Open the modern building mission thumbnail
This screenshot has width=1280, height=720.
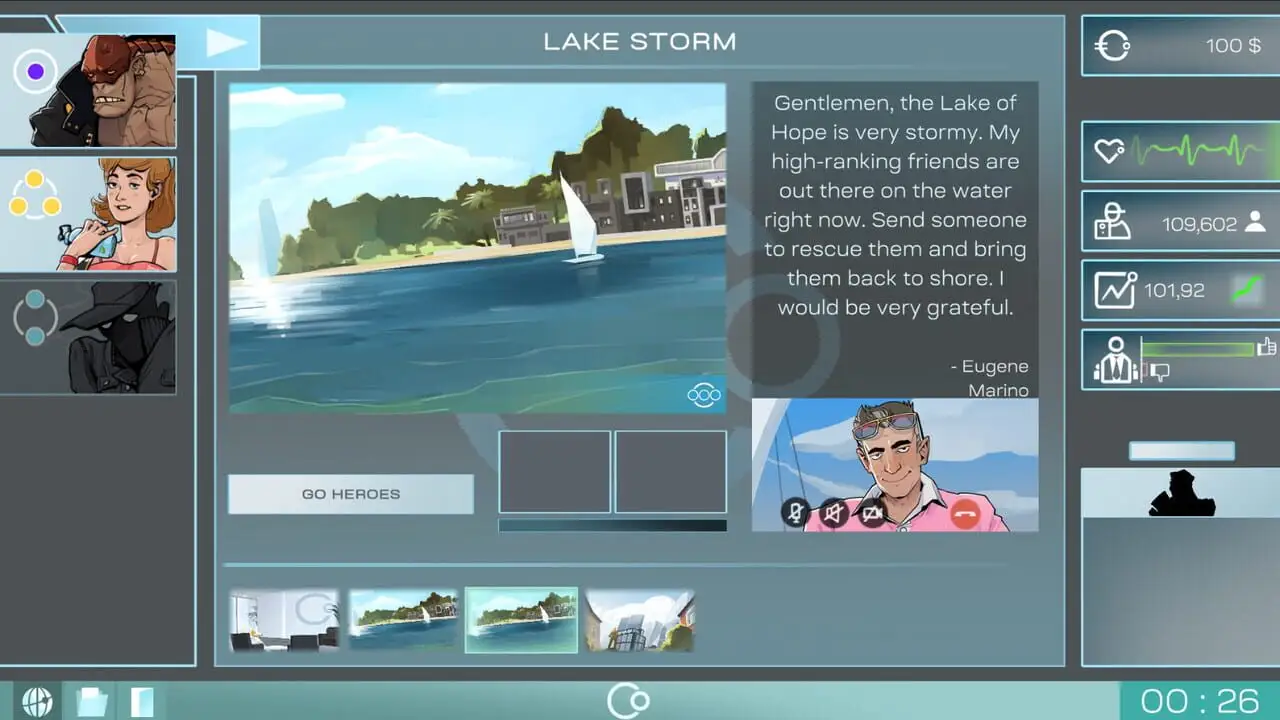click(640, 620)
